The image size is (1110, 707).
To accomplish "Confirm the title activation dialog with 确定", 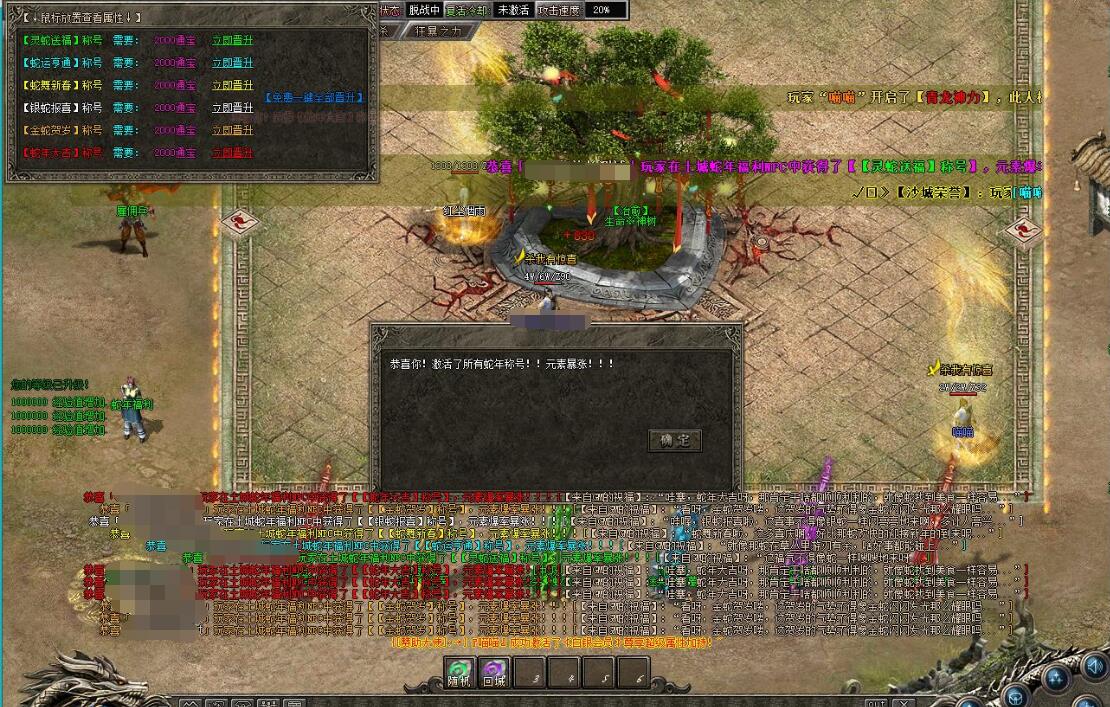I will (x=675, y=440).
